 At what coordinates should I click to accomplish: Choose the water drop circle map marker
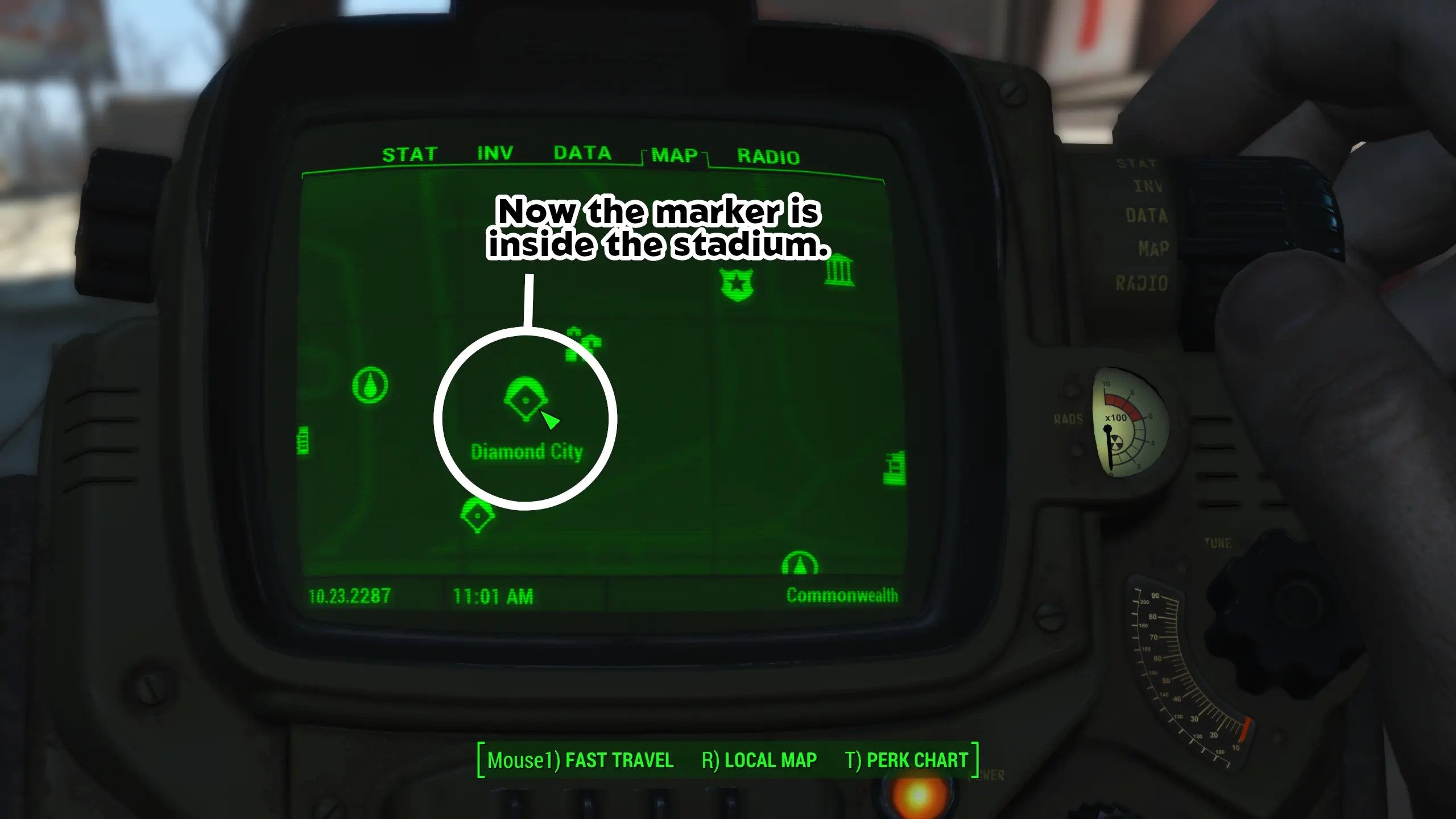370,385
